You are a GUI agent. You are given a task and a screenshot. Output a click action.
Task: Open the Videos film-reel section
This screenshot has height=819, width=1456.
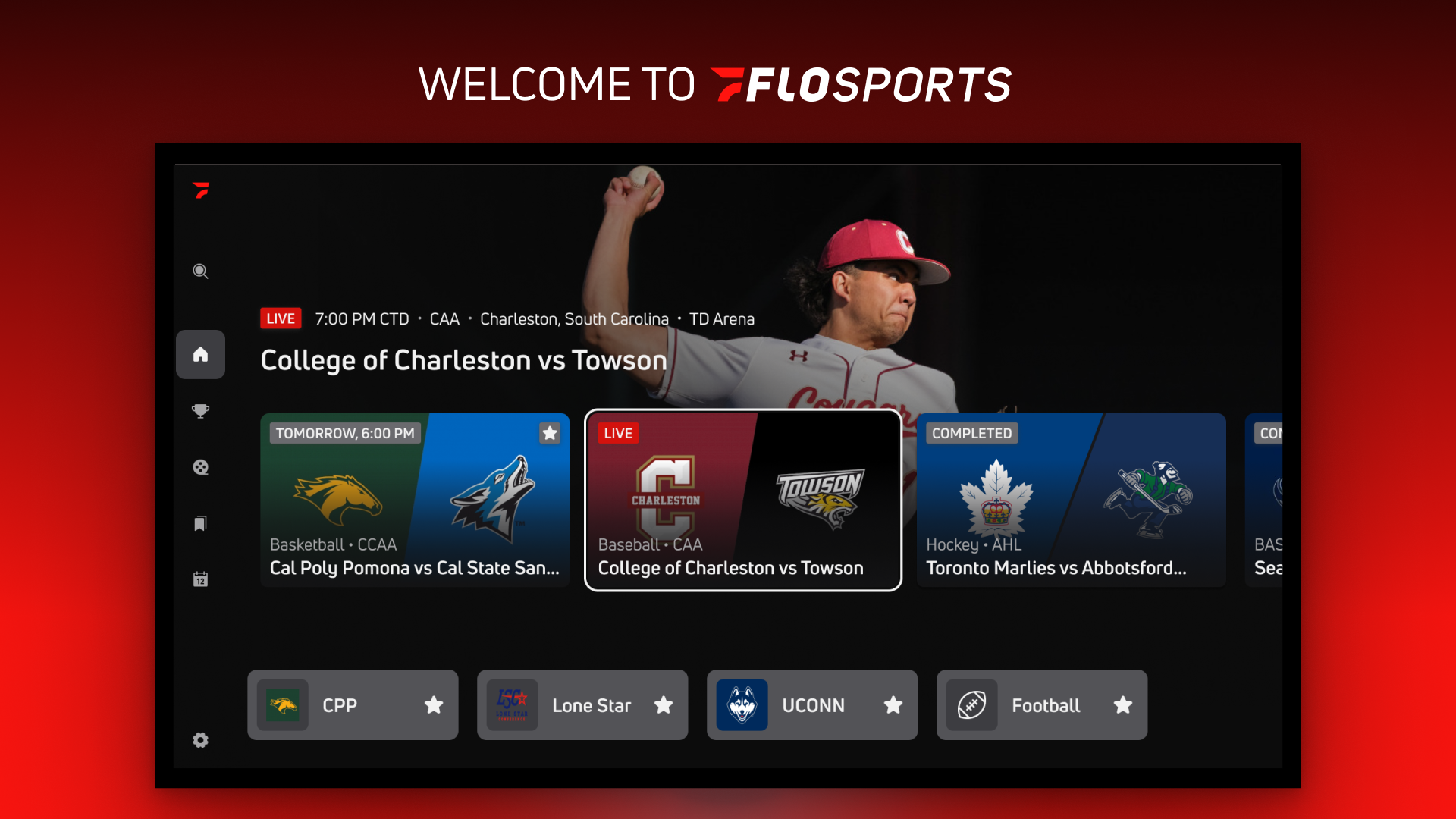tap(200, 467)
